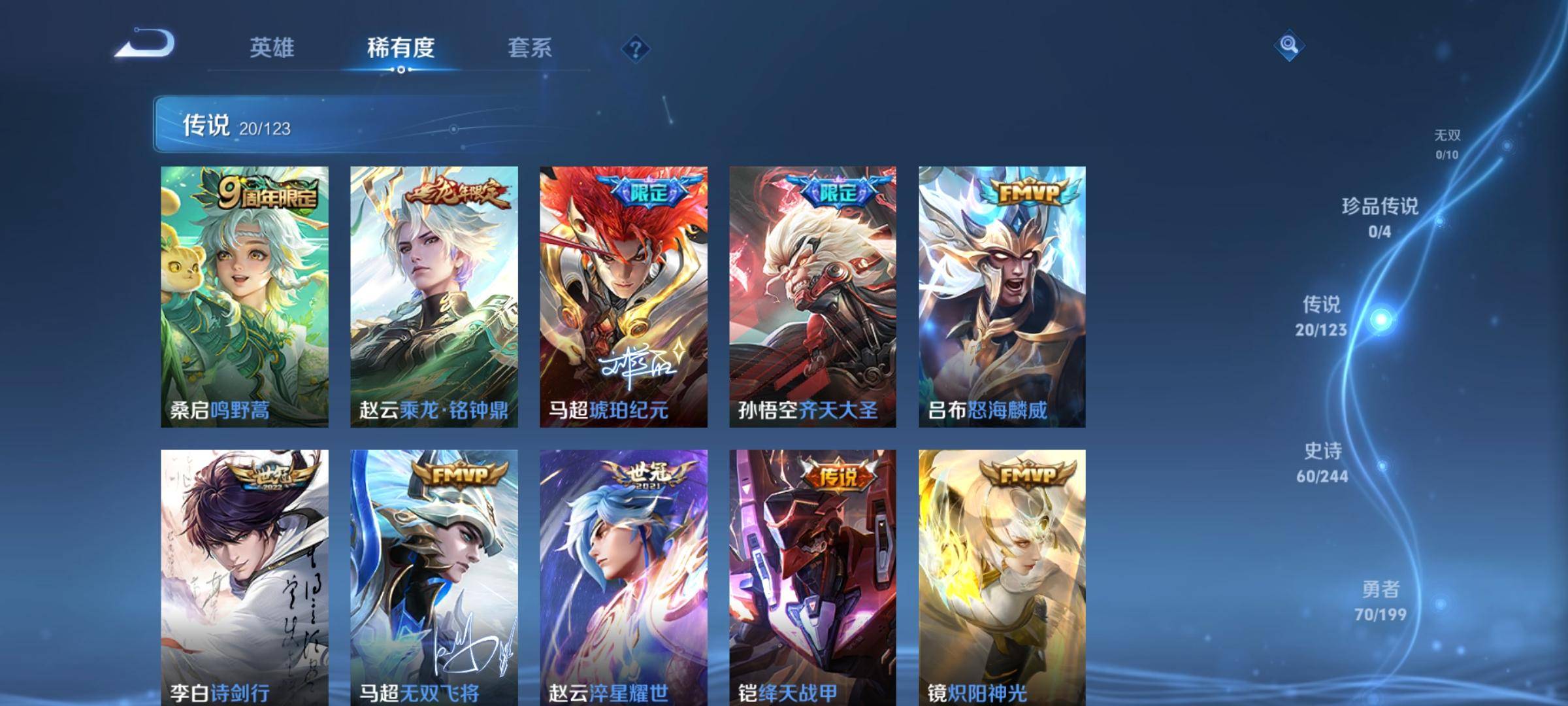Image resolution: width=1568 pixels, height=706 pixels.
Task: Choose the 马超 无双飞将 skin card
Action: [x=434, y=577]
